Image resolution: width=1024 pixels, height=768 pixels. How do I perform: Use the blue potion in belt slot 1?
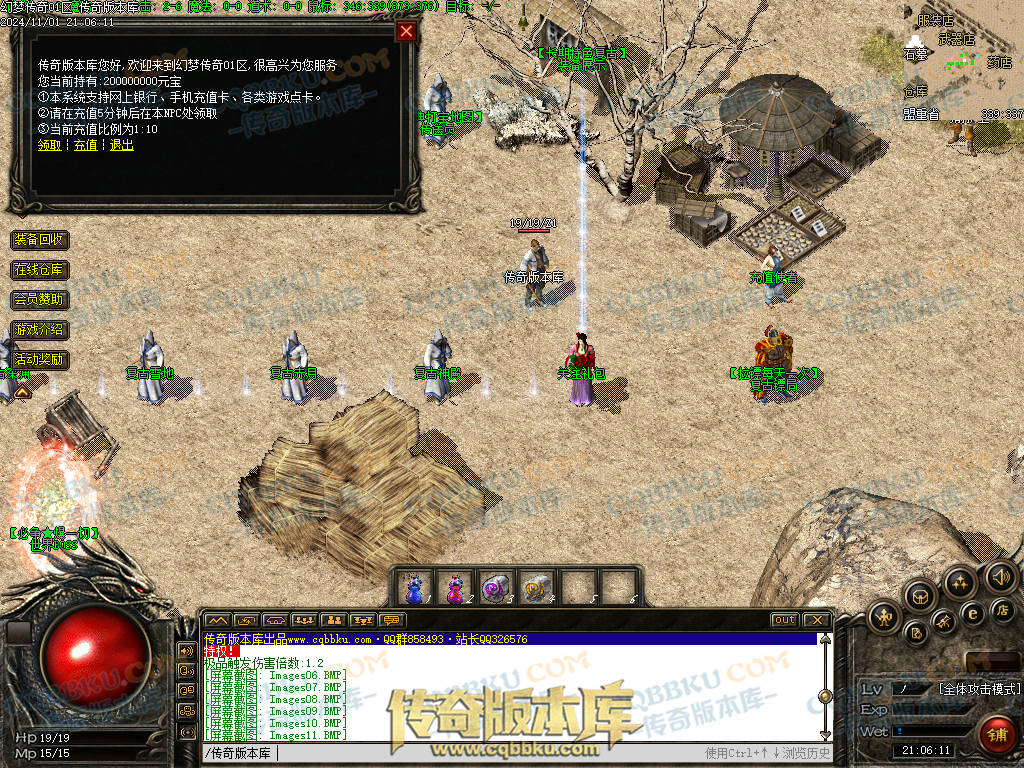click(x=413, y=587)
